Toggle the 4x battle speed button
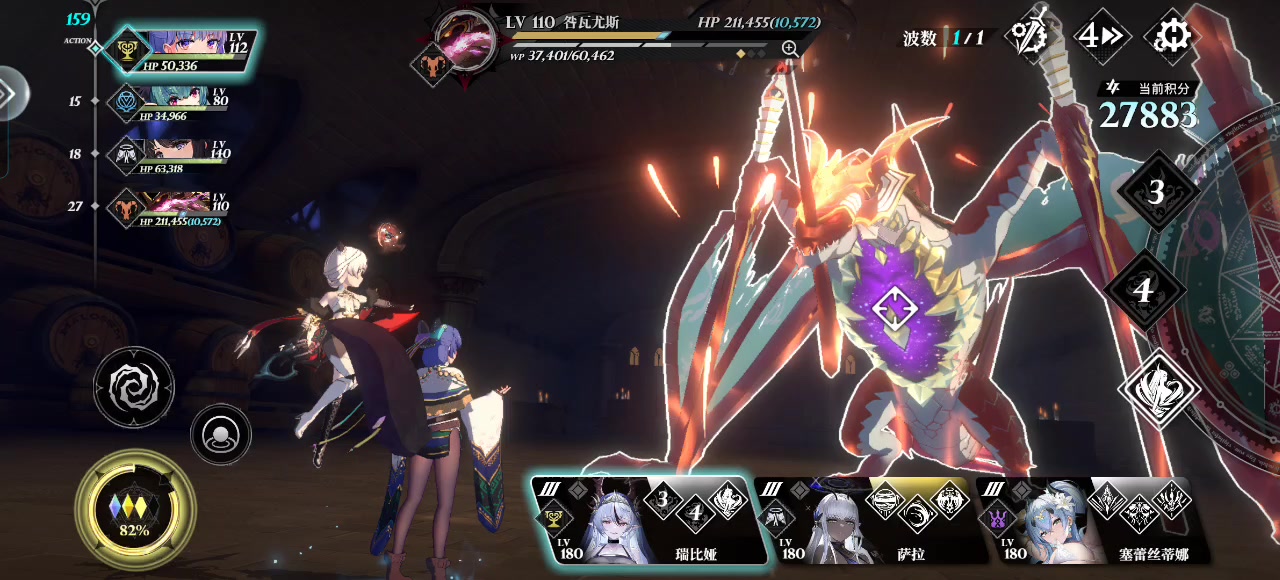The height and width of the screenshot is (580, 1280). pyautogui.click(x=1102, y=37)
